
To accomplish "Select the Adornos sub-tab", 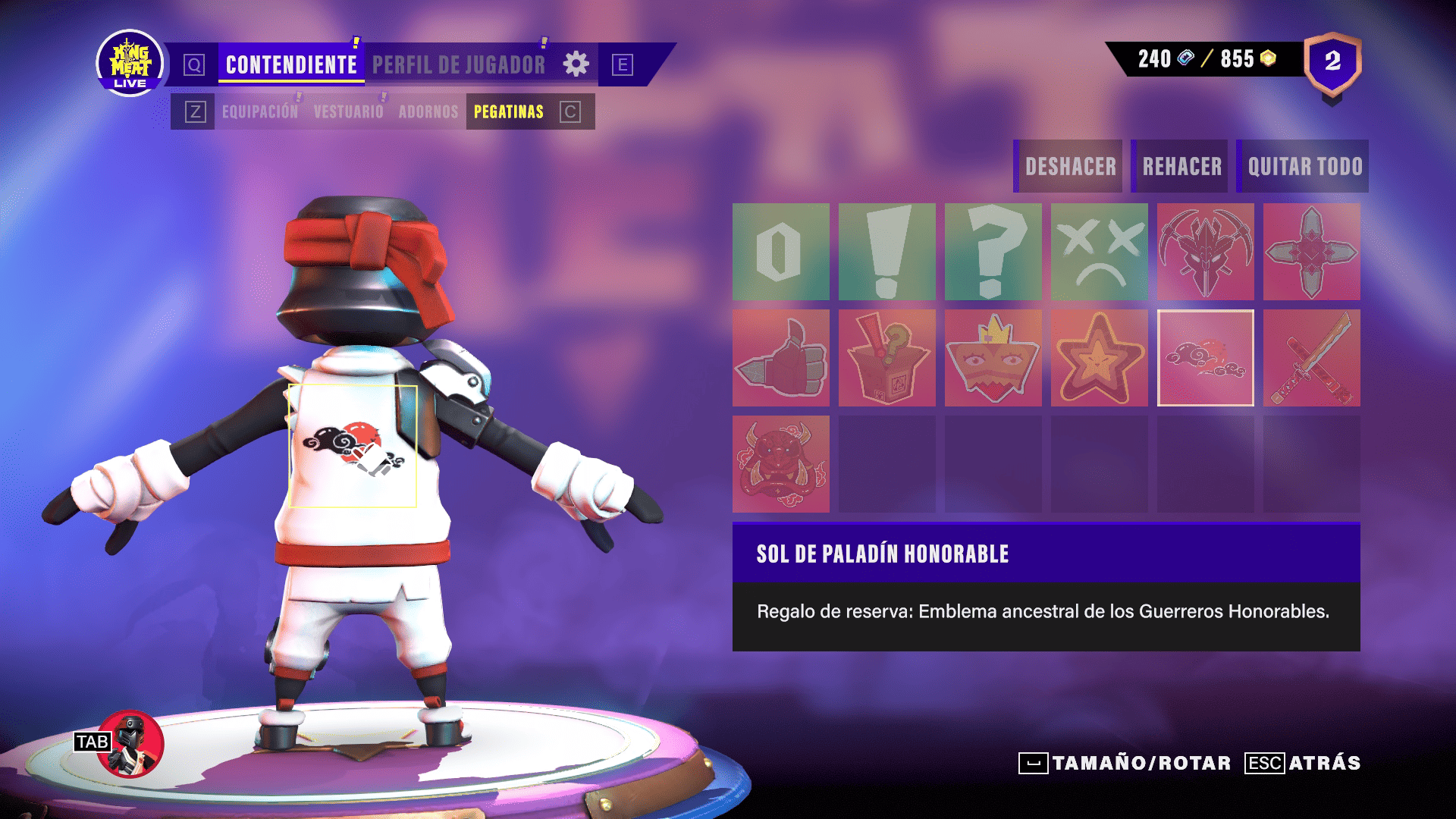I will (x=428, y=112).
